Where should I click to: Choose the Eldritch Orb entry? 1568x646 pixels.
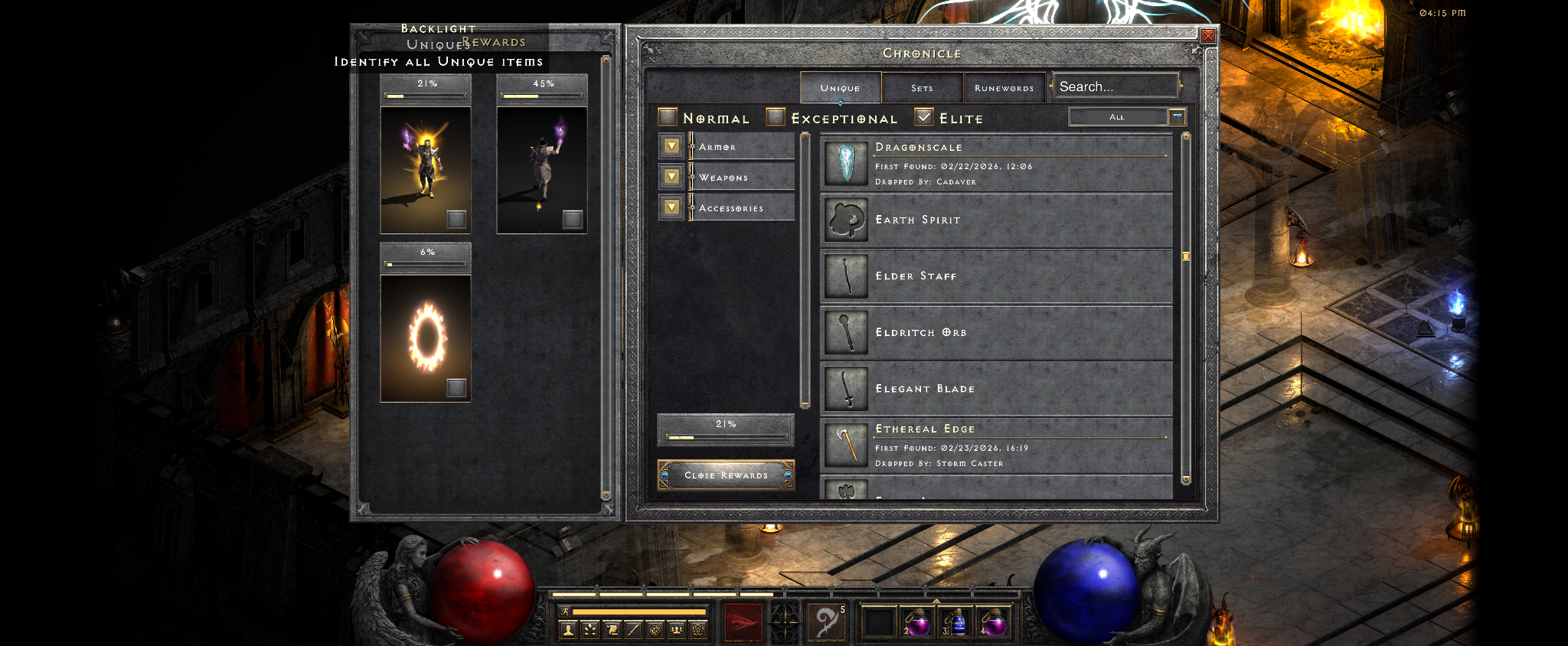(995, 333)
